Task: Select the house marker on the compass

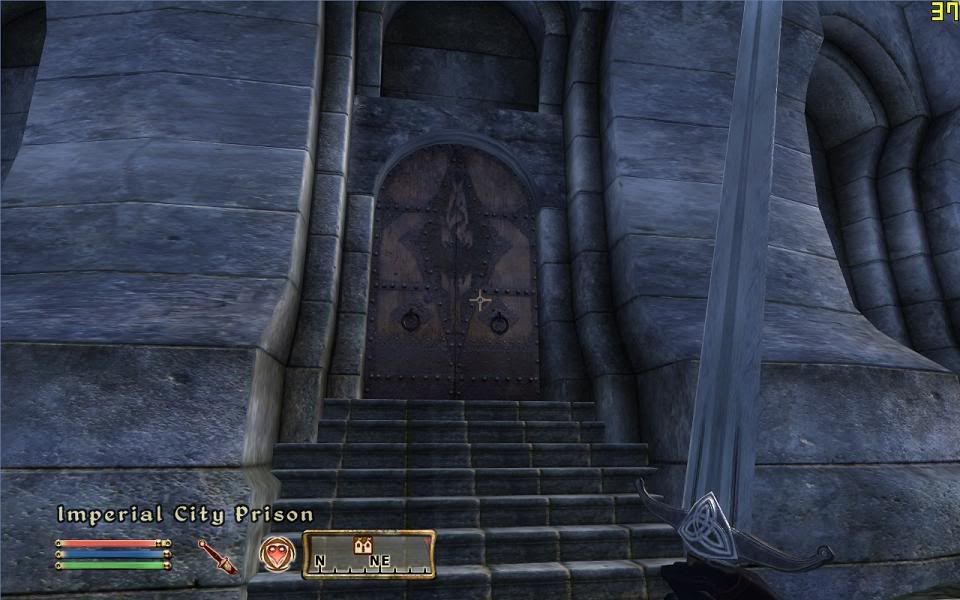Action: coord(364,546)
